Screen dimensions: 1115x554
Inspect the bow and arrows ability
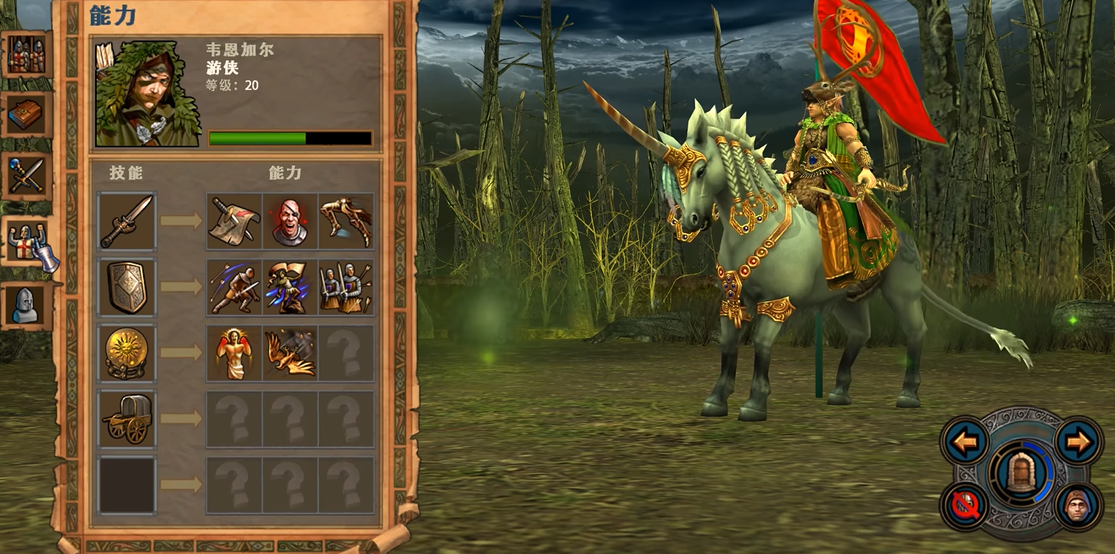click(x=346, y=221)
